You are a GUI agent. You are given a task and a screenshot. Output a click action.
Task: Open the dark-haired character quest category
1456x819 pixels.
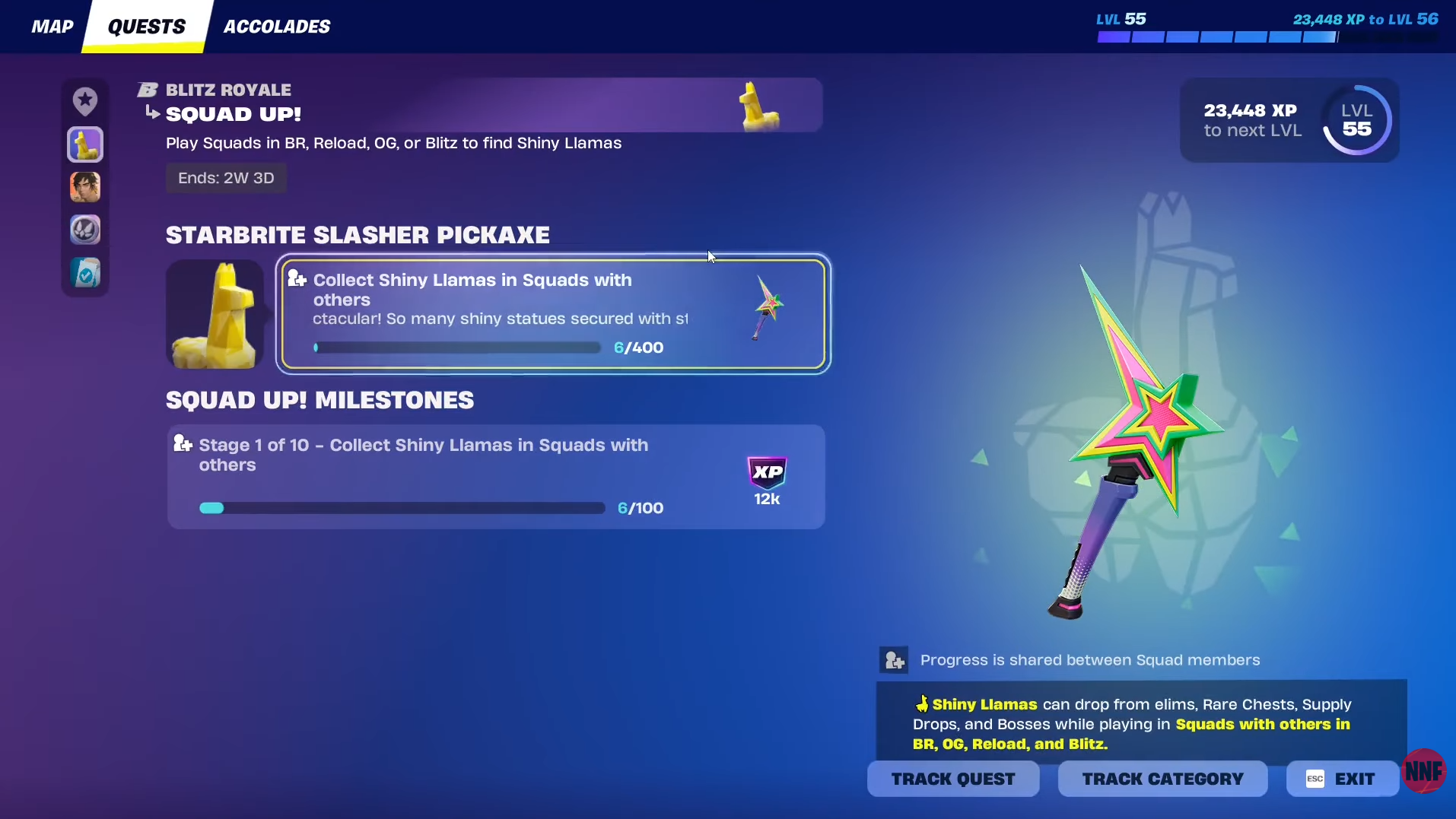pyautogui.click(x=85, y=187)
